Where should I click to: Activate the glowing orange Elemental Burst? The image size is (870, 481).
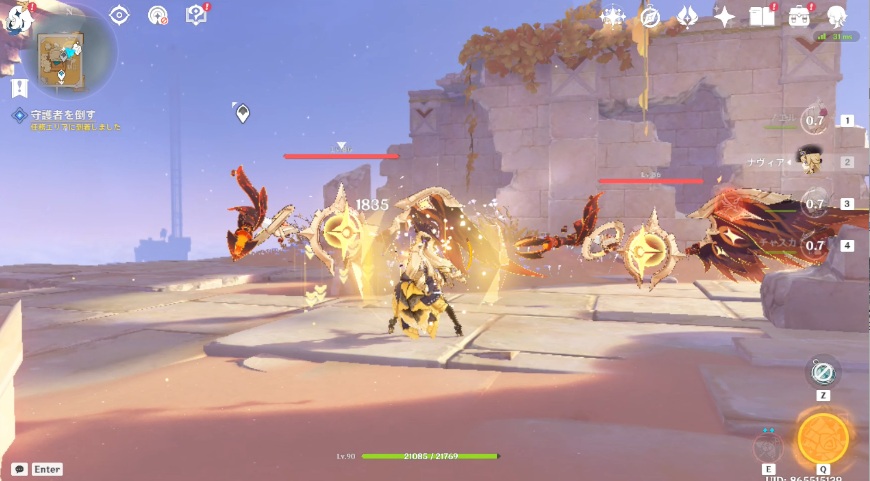point(823,437)
